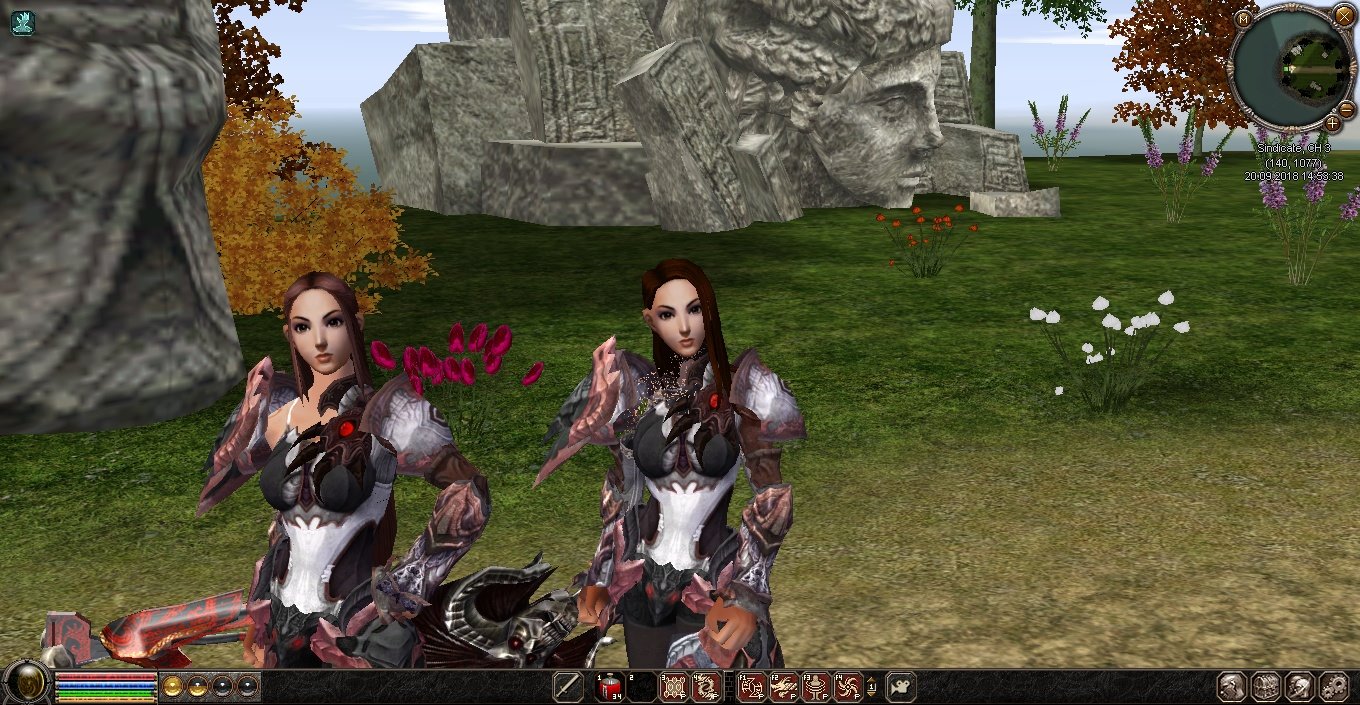Click the teal buff icon at top-left
Image resolution: width=1360 pixels, height=705 pixels.
point(22,23)
